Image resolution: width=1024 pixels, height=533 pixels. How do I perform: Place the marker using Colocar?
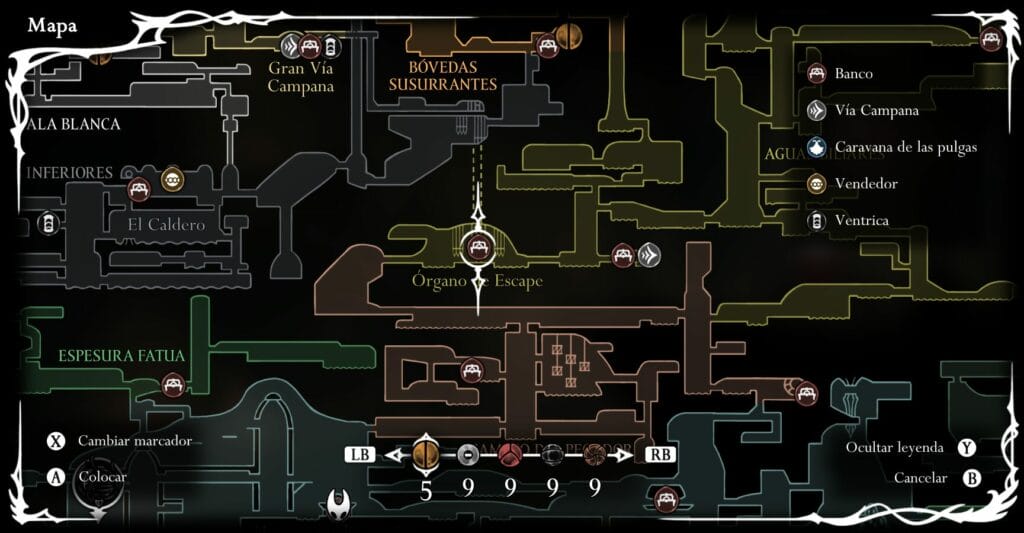click(x=56, y=477)
